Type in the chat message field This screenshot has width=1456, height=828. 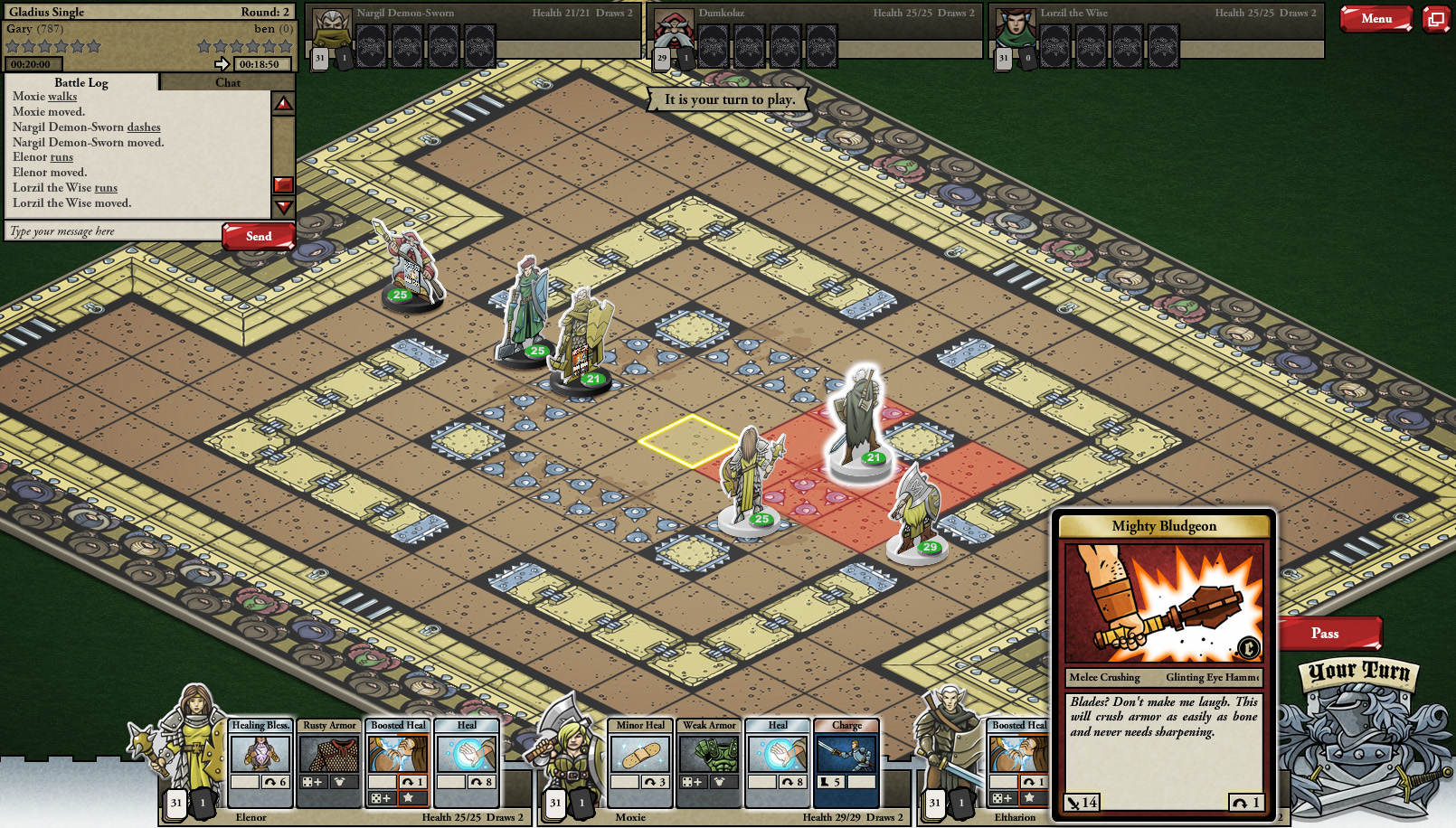point(113,231)
